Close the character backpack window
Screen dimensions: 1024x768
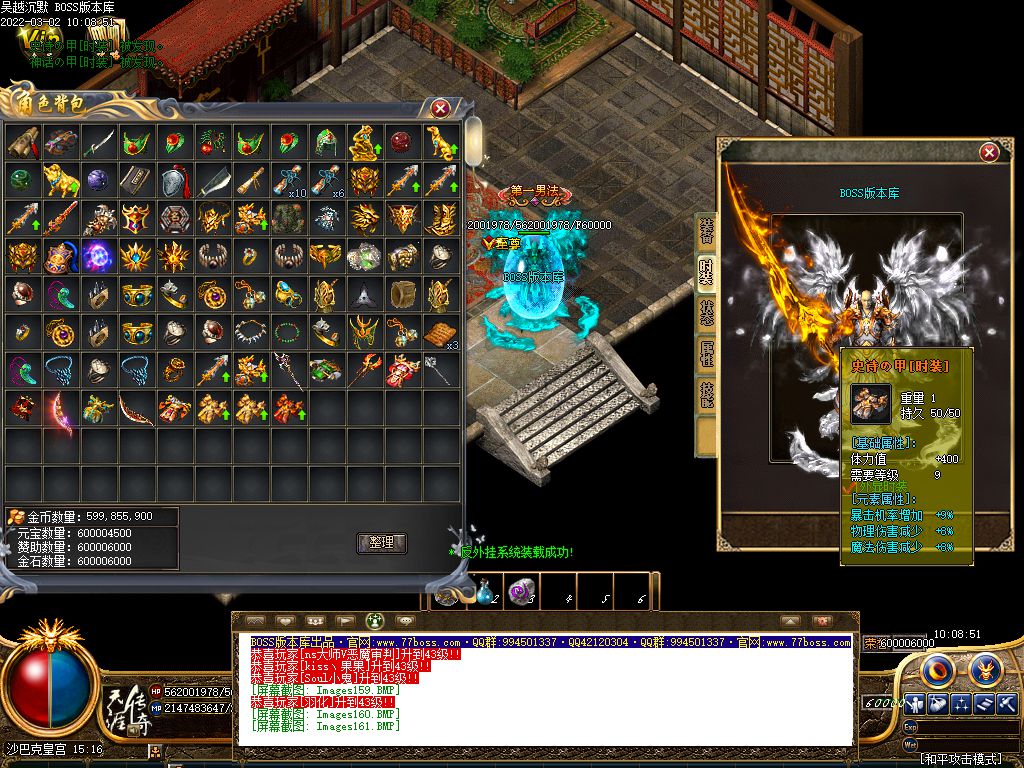pos(440,108)
